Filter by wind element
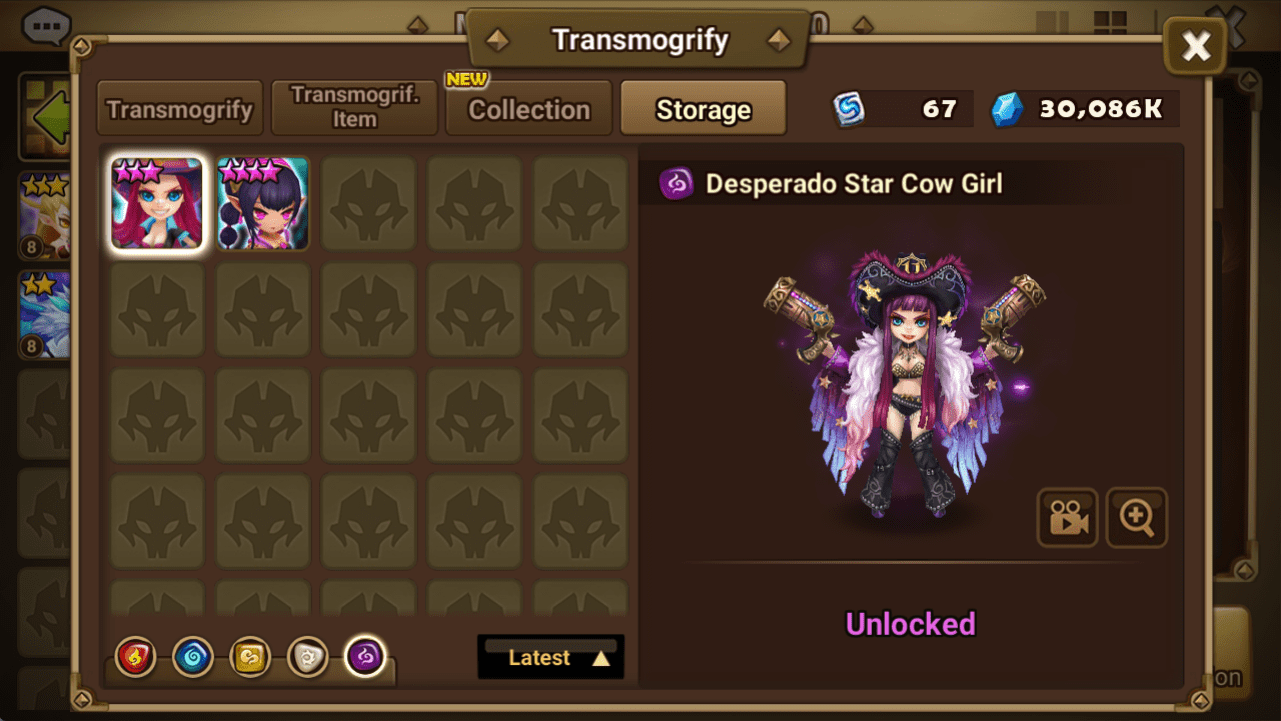Image resolution: width=1281 pixels, height=721 pixels. 250,657
